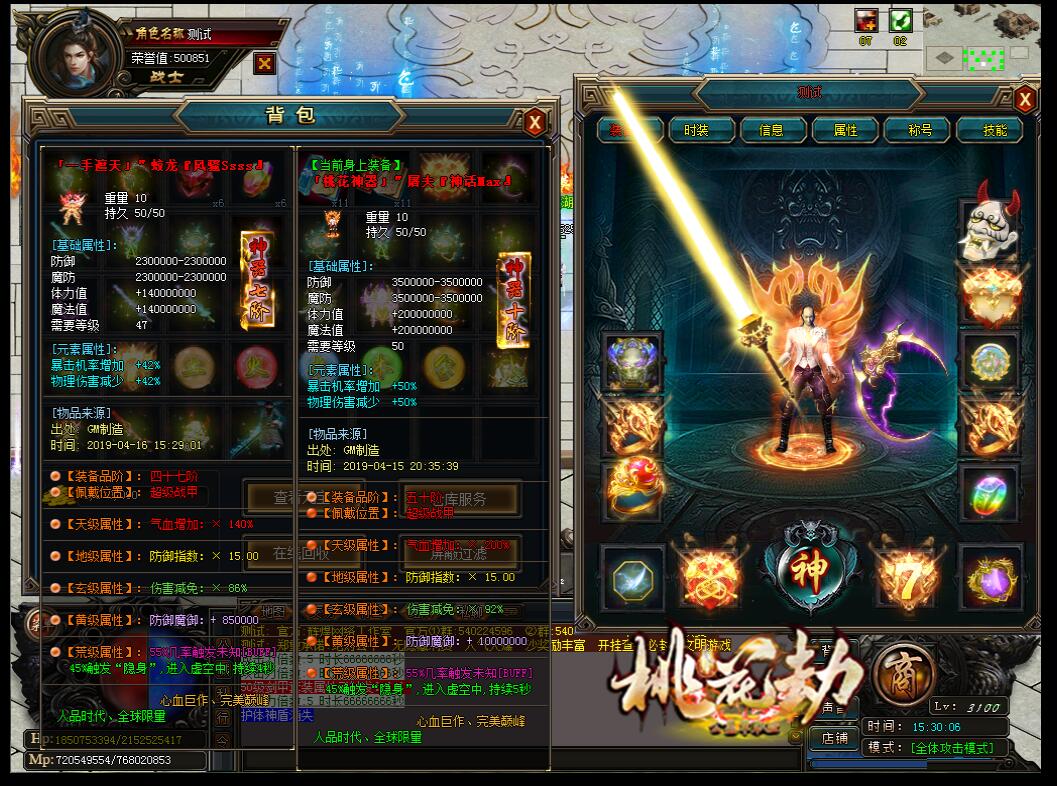Click the rainbow gem equipment slot

coord(990,492)
